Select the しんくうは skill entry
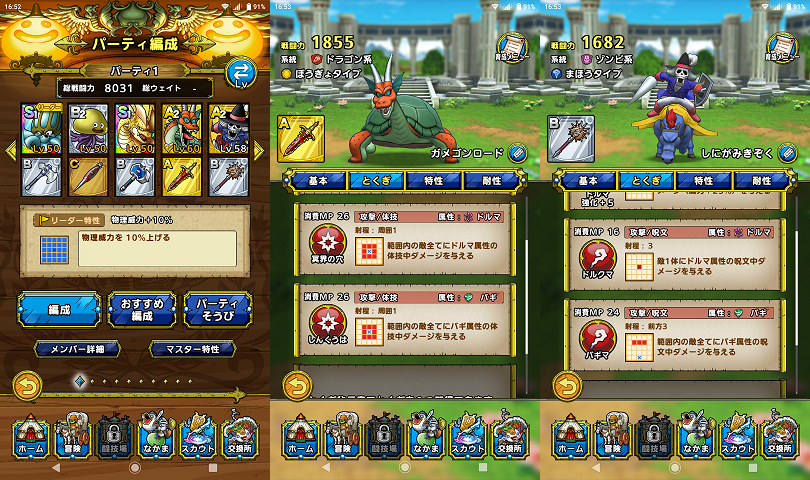 403,319
